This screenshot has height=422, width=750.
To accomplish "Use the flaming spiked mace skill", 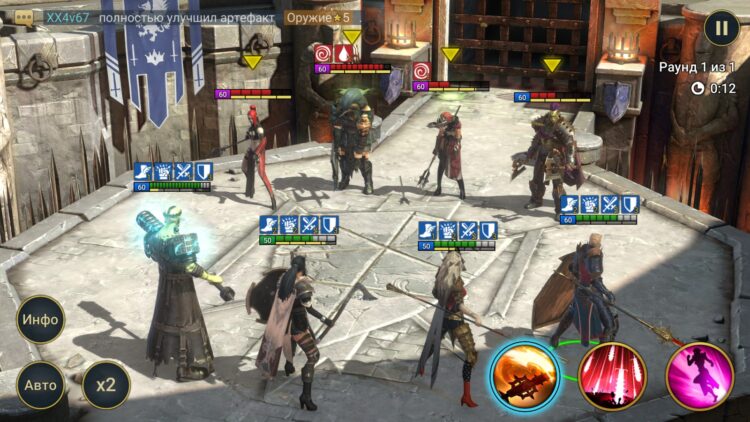I will click(x=524, y=377).
